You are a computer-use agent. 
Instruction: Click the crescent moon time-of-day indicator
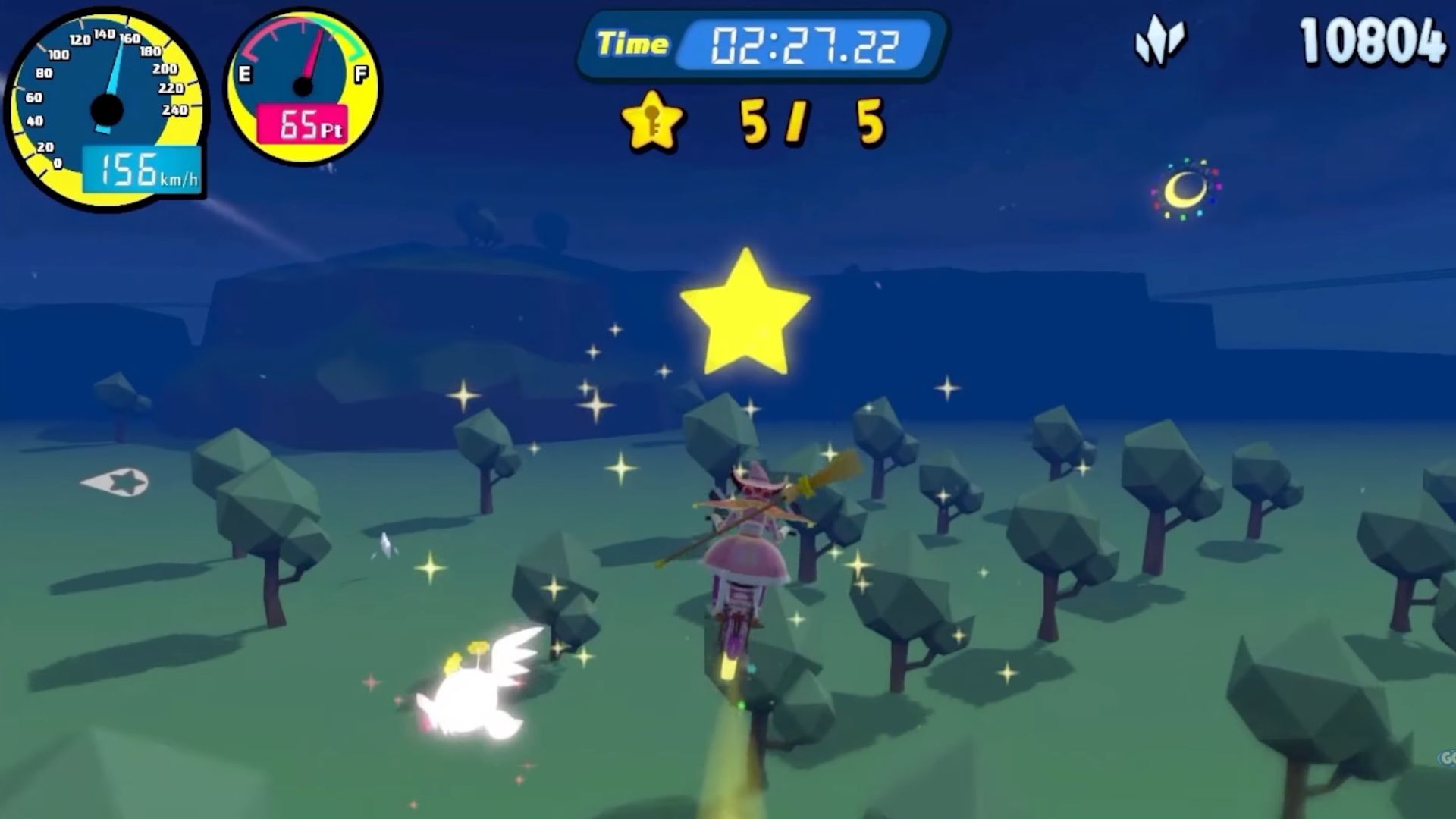point(1185,190)
